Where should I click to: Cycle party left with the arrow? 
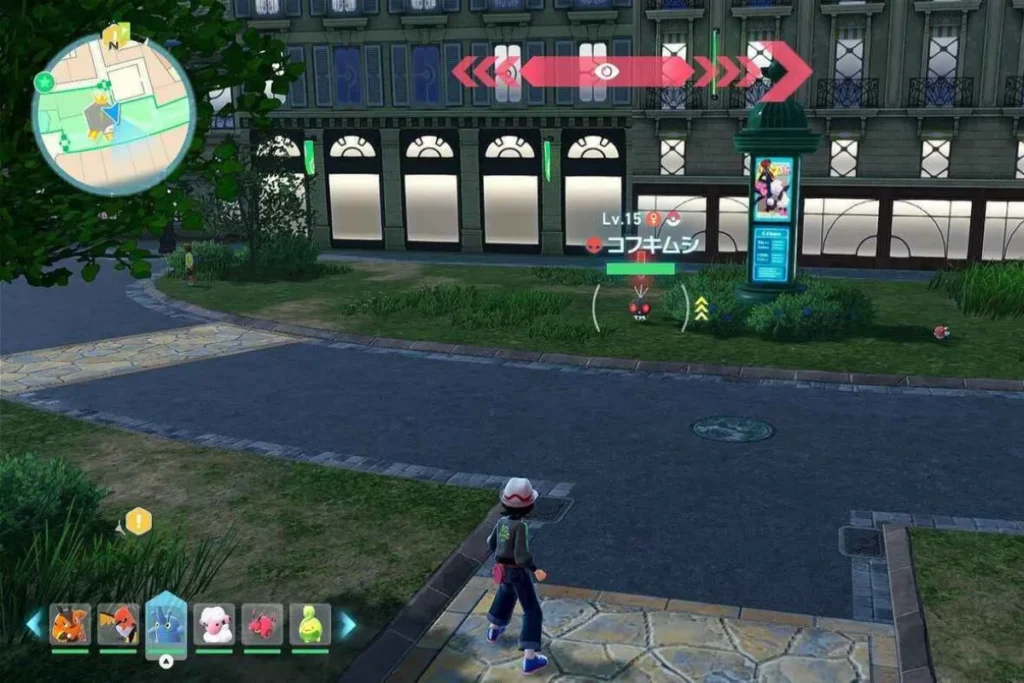coord(35,625)
